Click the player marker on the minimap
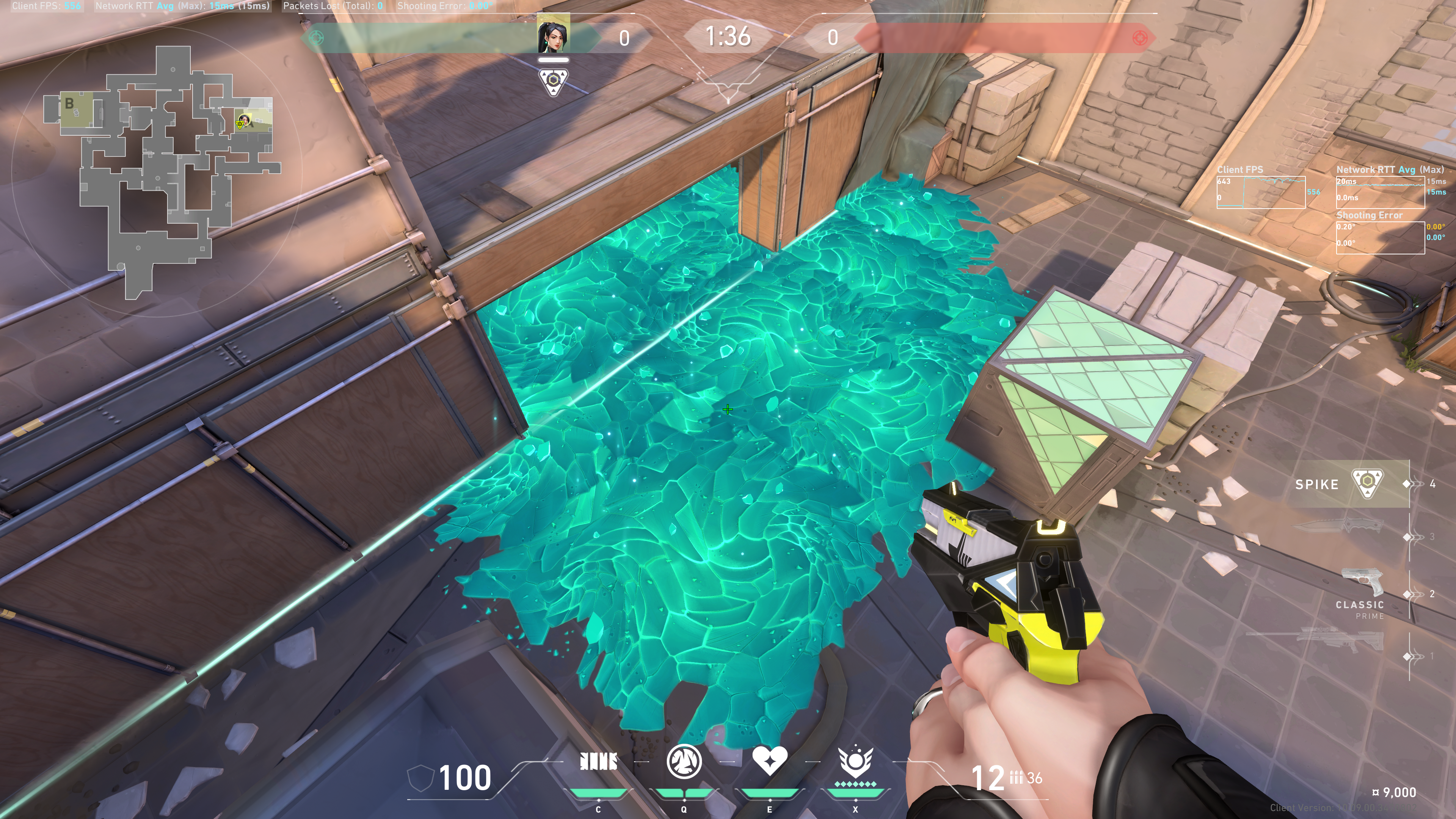 point(243,121)
